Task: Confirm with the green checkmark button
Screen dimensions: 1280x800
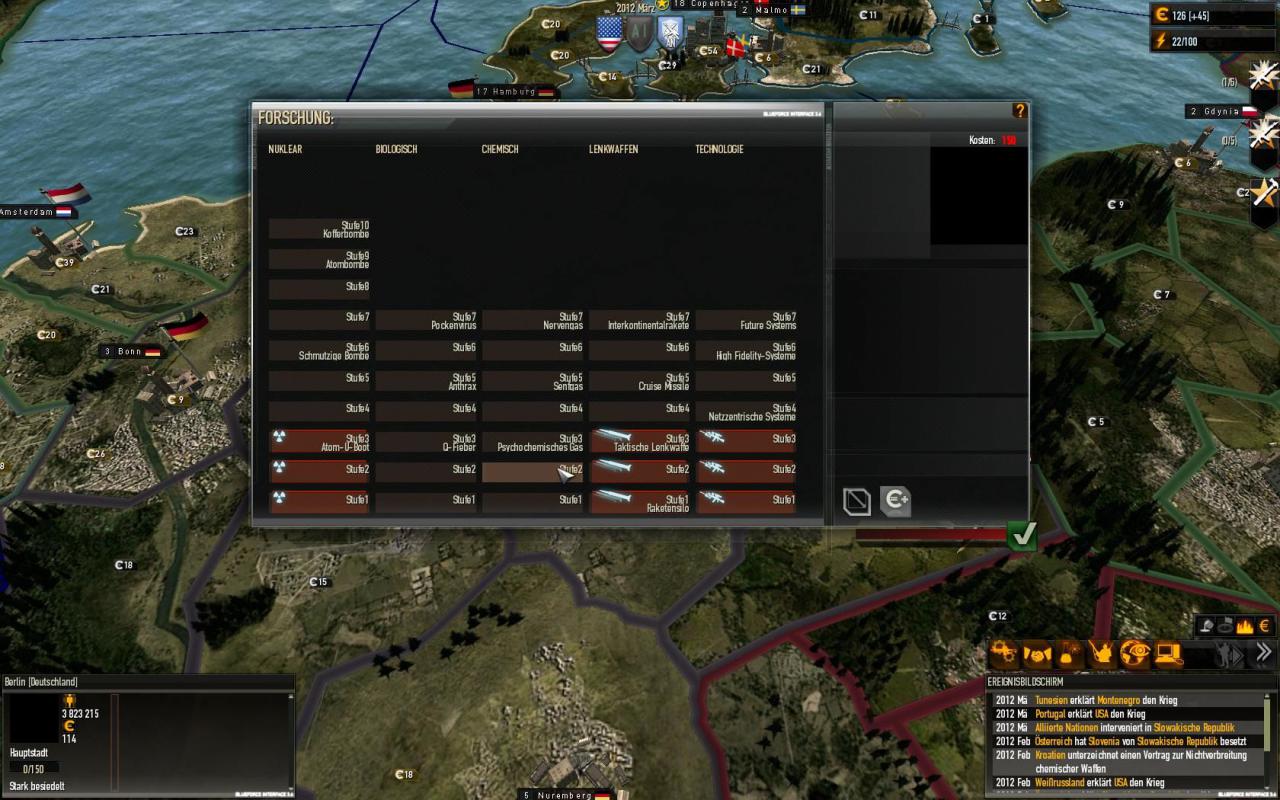Action: coord(1022,536)
